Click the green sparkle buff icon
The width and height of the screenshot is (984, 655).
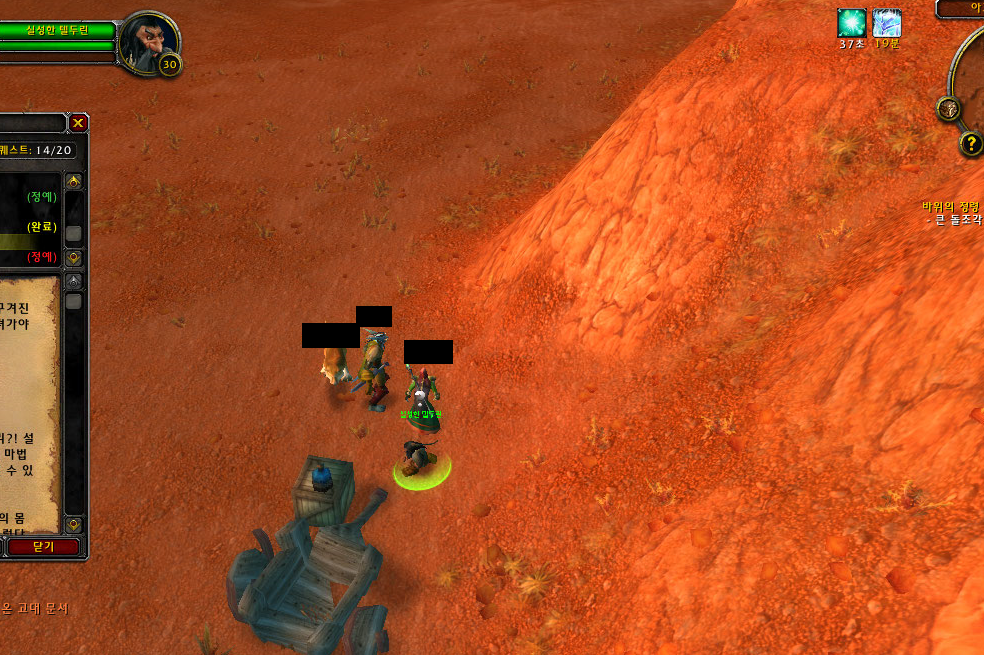tap(852, 23)
